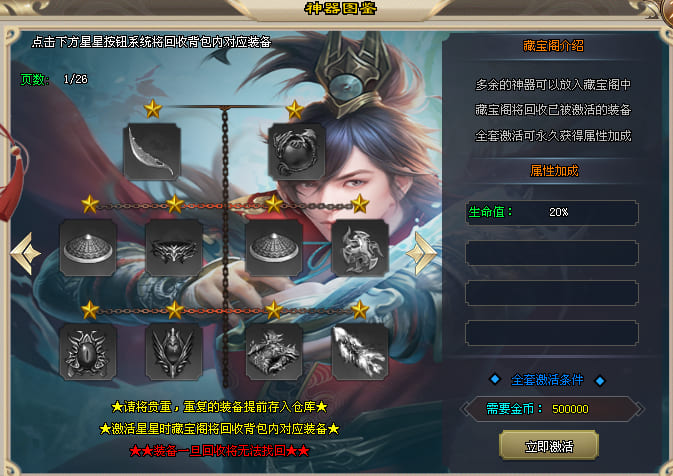Pick the eye-gem armor slot

(x=88, y=352)
